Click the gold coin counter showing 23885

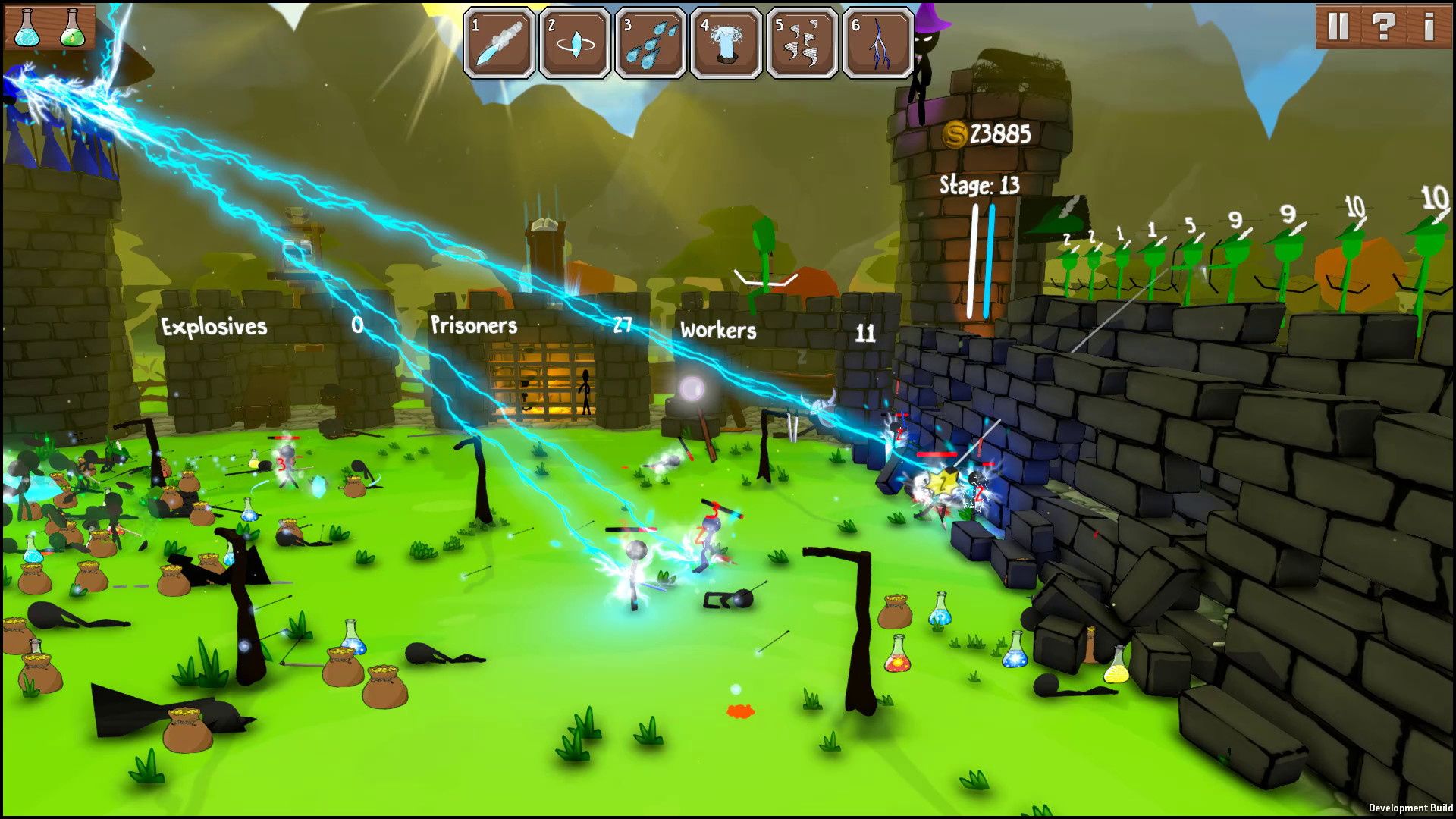[986, 133]
